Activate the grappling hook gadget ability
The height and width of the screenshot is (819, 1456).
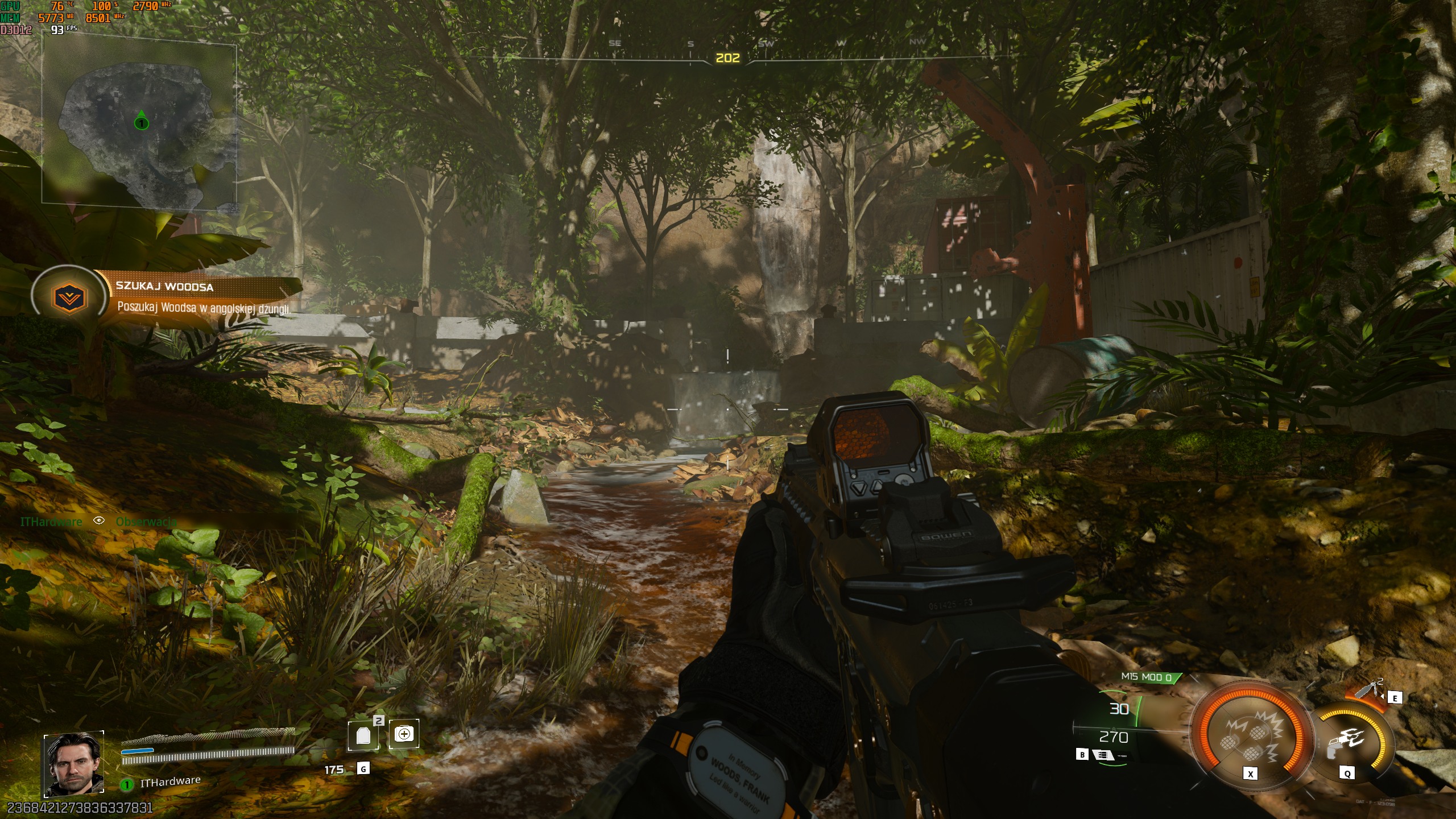(1349, 739)
